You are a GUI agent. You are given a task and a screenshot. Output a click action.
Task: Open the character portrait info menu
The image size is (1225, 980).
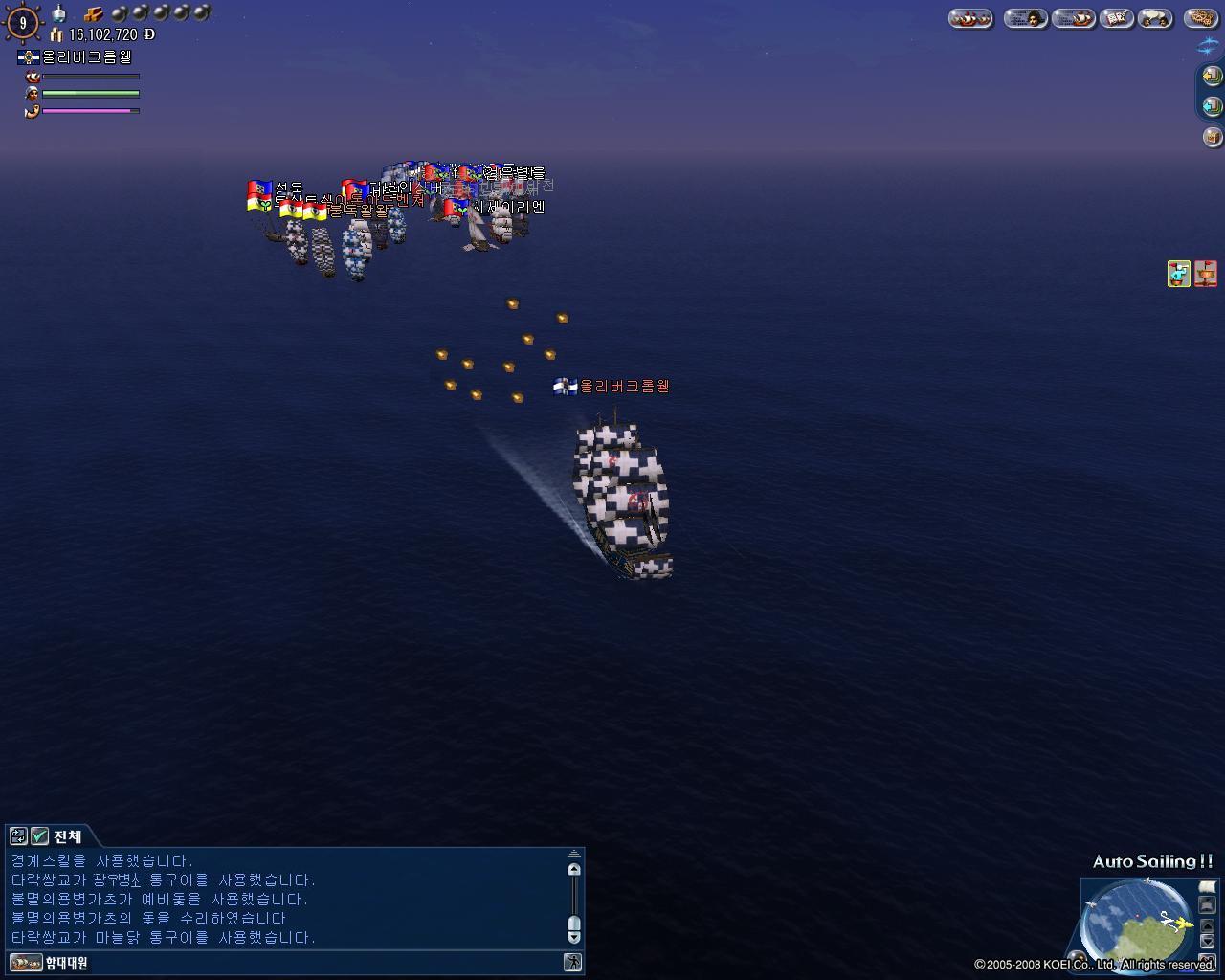pos(1024,18)
